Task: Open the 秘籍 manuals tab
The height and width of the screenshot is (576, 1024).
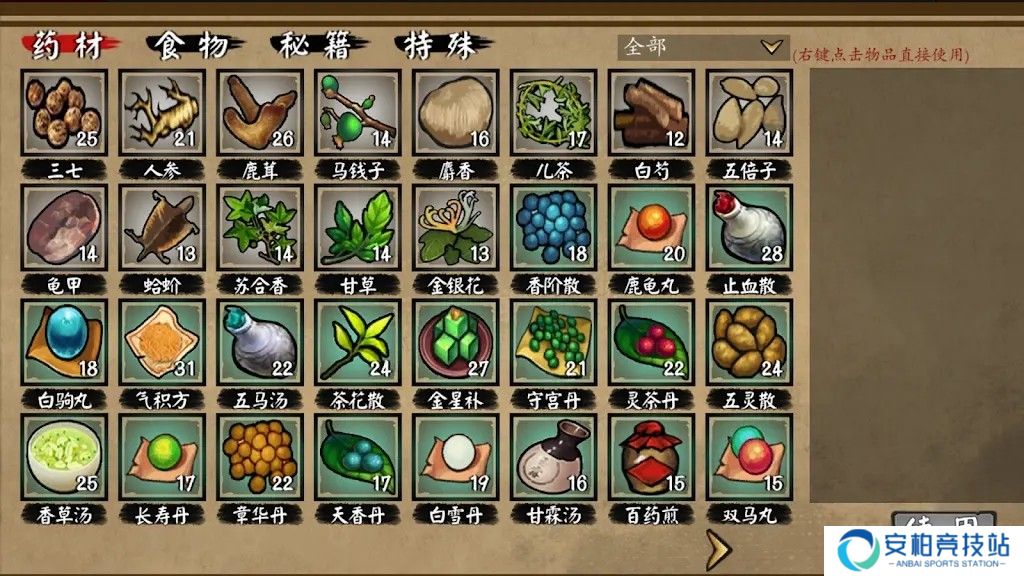Action: pyautogui.click(x=320, y=46)
